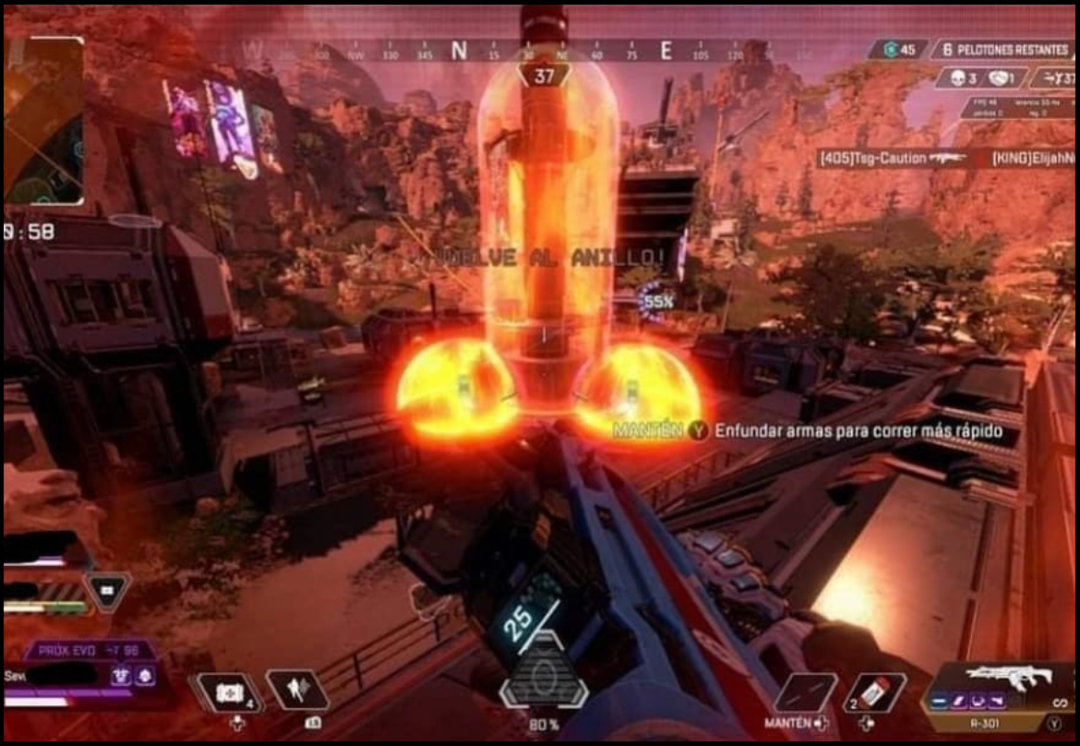This screenshot has width=1080, height=746.
Task: Select the empty slot beside the shield battery
Action: tap(806, 692)
